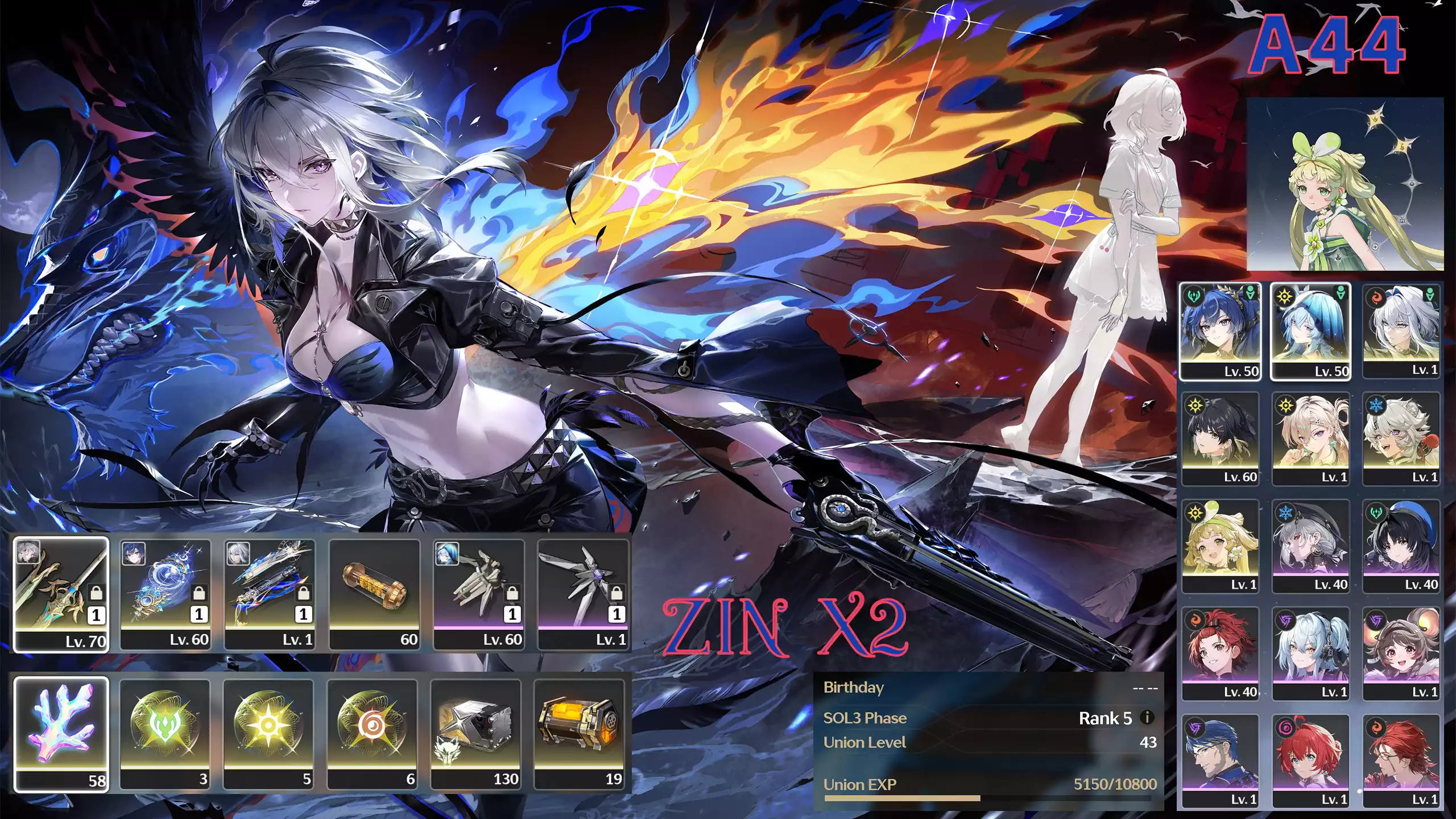Choose the red-haired Lv. 40 character
The image size is (1456, 819).
click(1221, 653)
